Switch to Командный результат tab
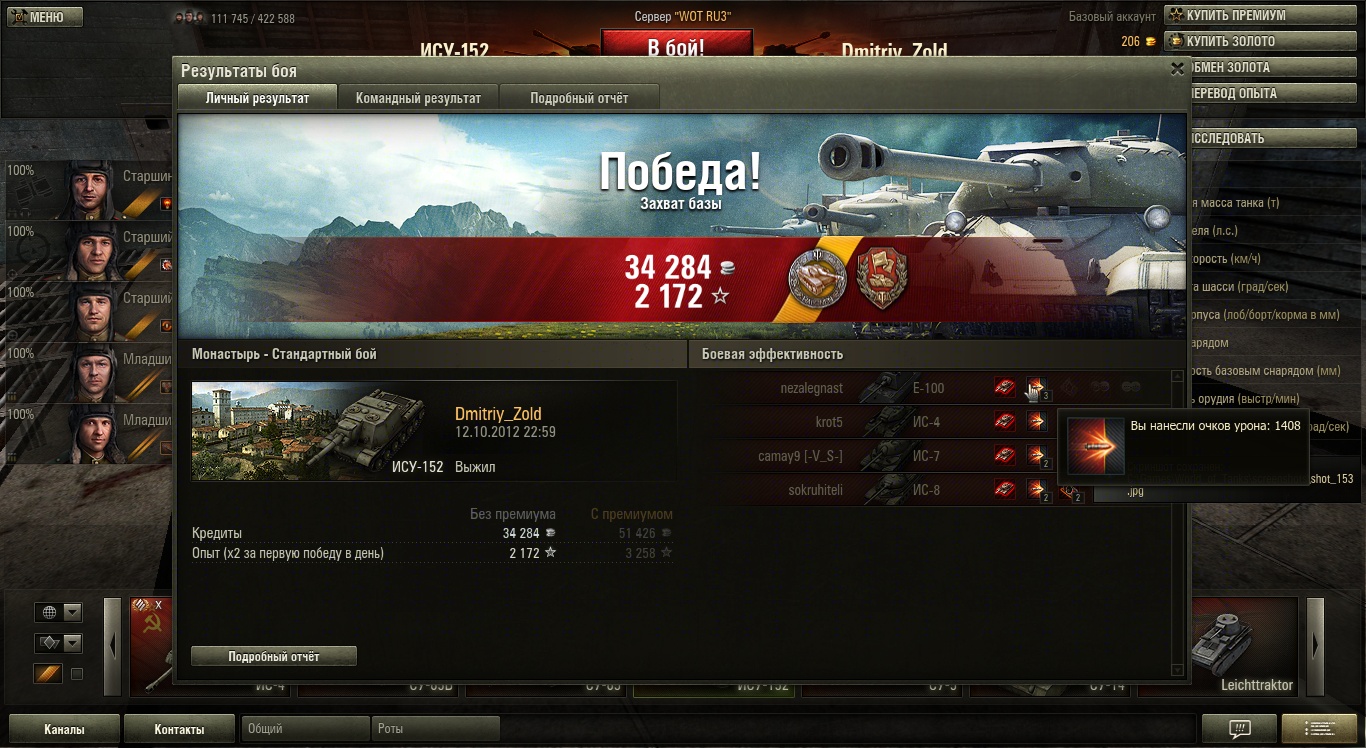1366x748 pixels. pos(418,98)
